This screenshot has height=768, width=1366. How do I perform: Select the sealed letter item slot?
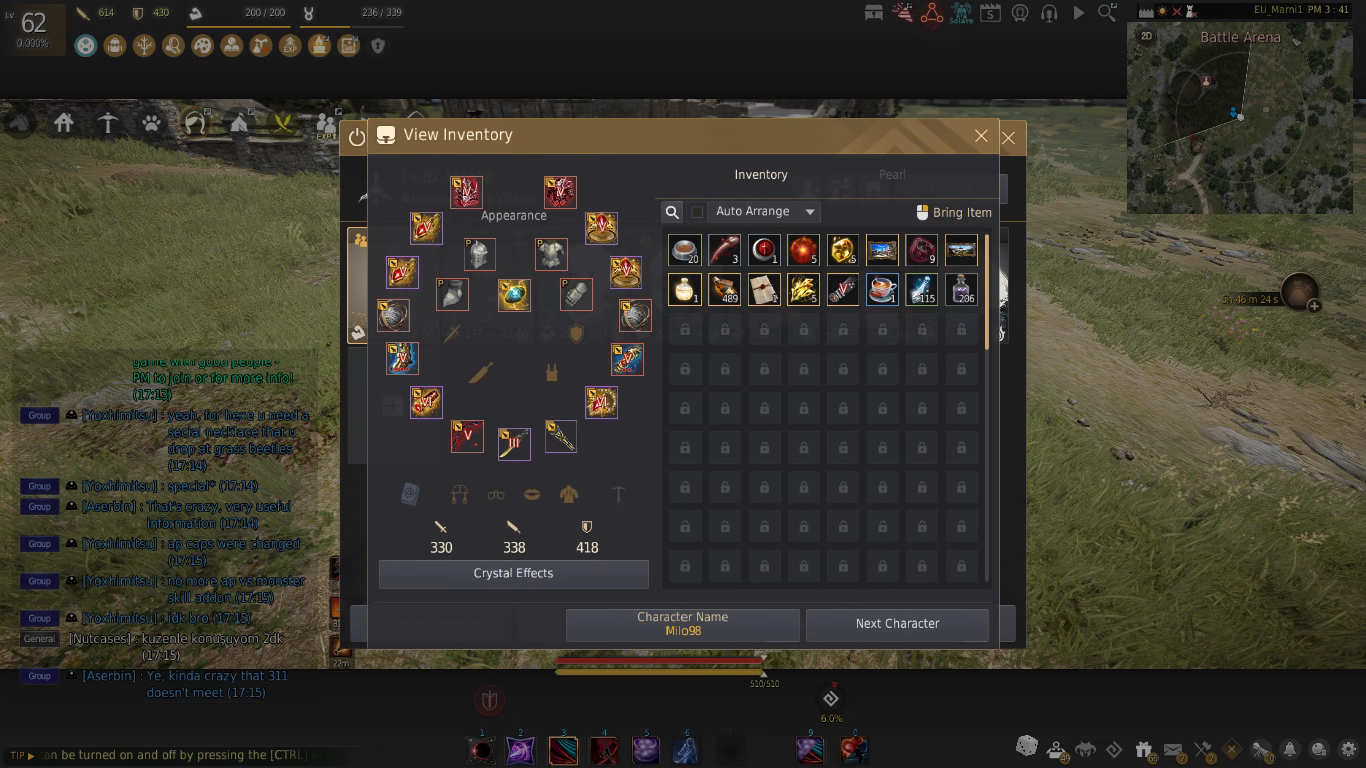[764, 290]
